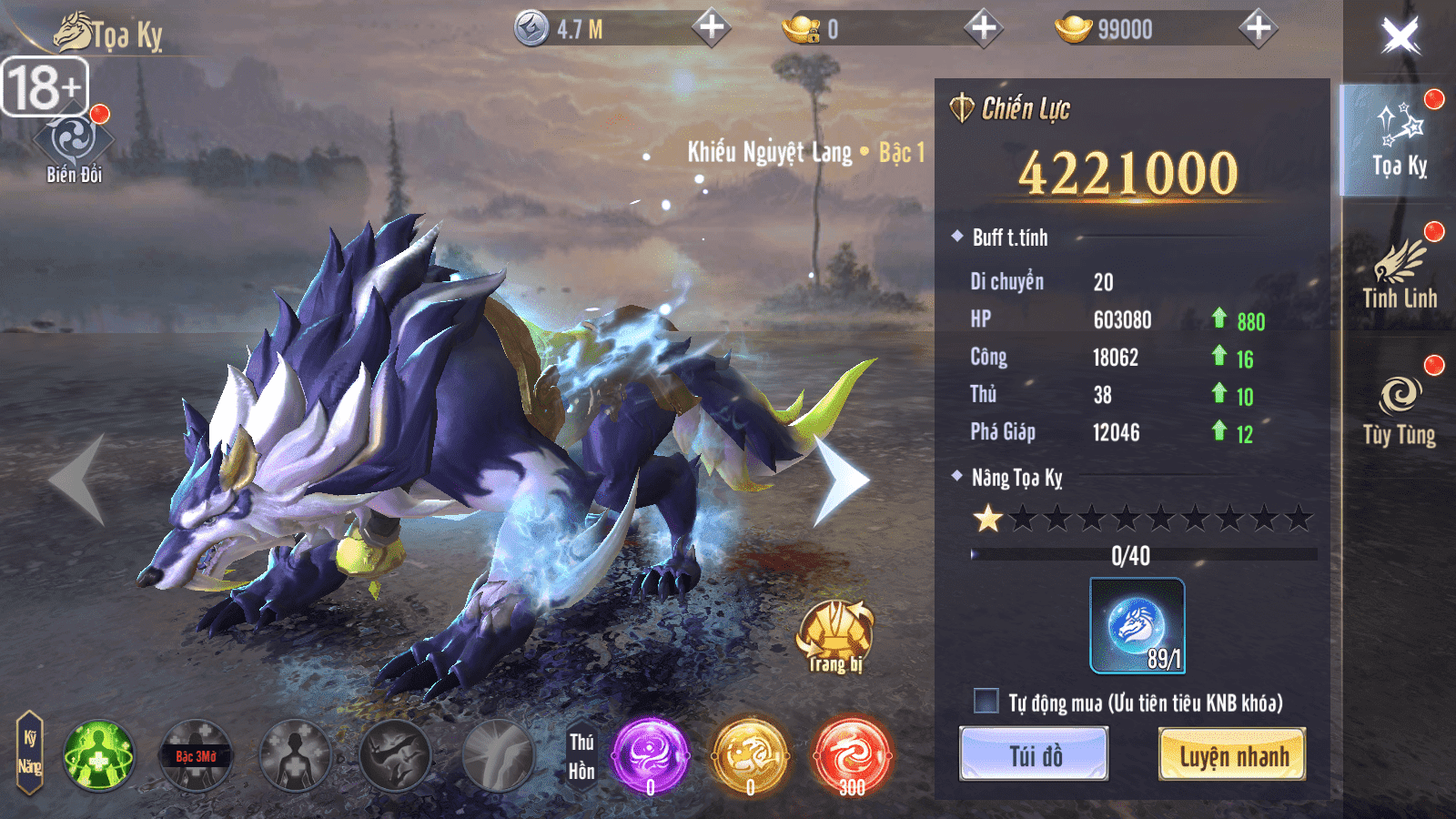Choose the golden beast soul orb

[750, 755]
